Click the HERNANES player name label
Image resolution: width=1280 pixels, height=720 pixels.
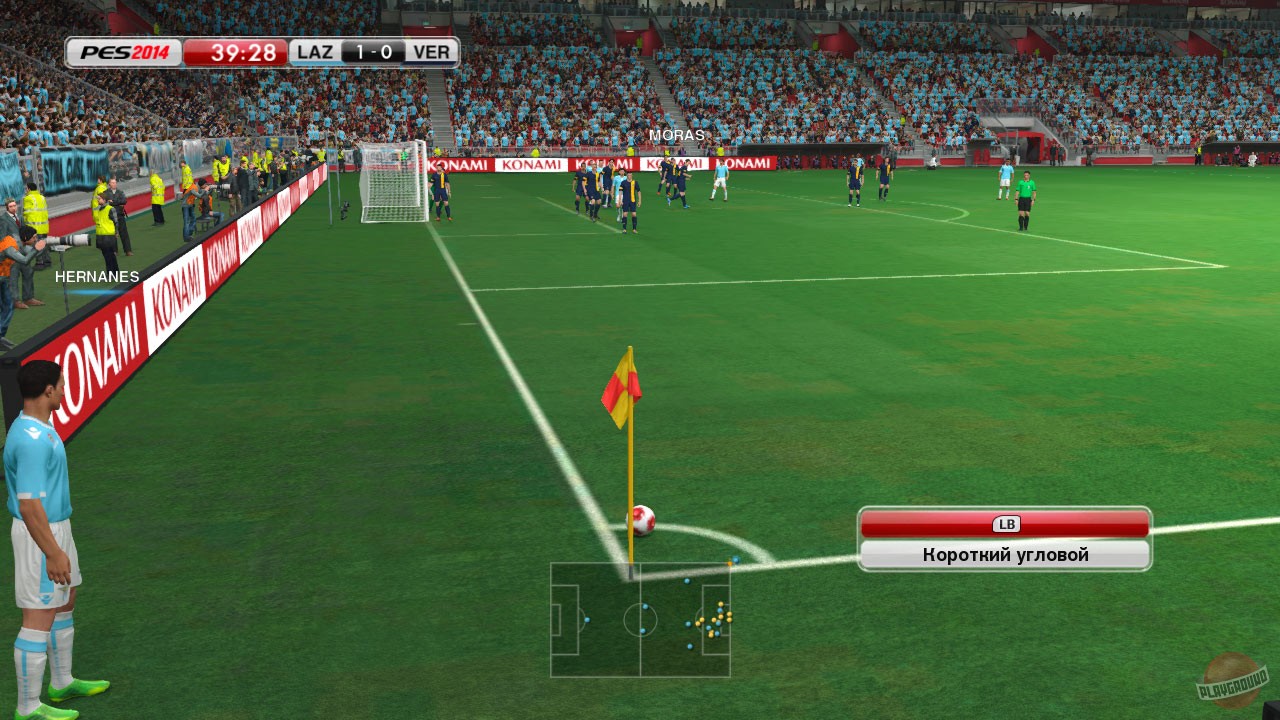click(x=98, y=276)
